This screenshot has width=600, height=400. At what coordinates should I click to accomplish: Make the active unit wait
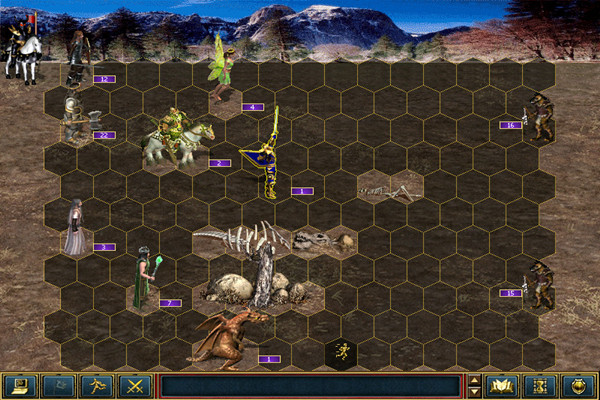coord(540,385)
